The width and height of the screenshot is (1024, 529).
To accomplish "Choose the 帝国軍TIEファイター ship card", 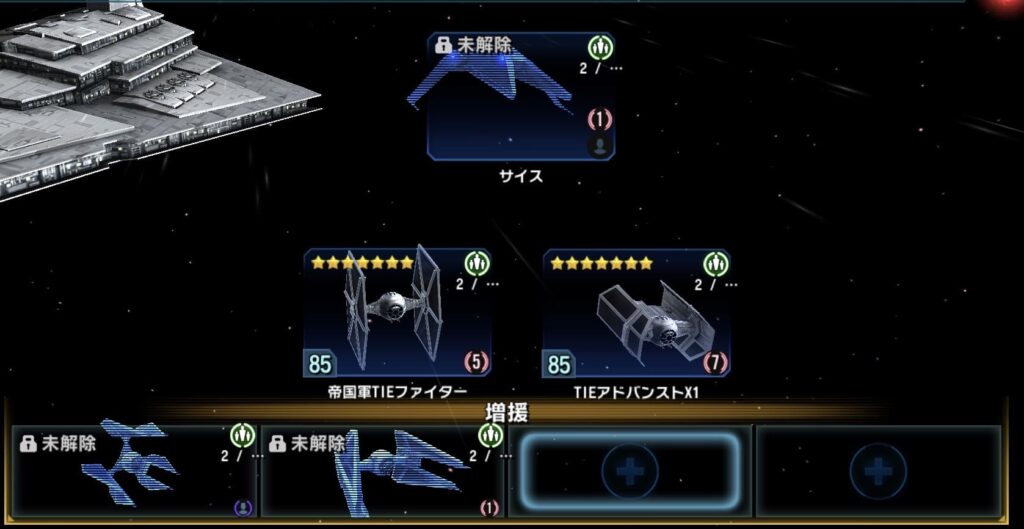I will pos(397,314).
